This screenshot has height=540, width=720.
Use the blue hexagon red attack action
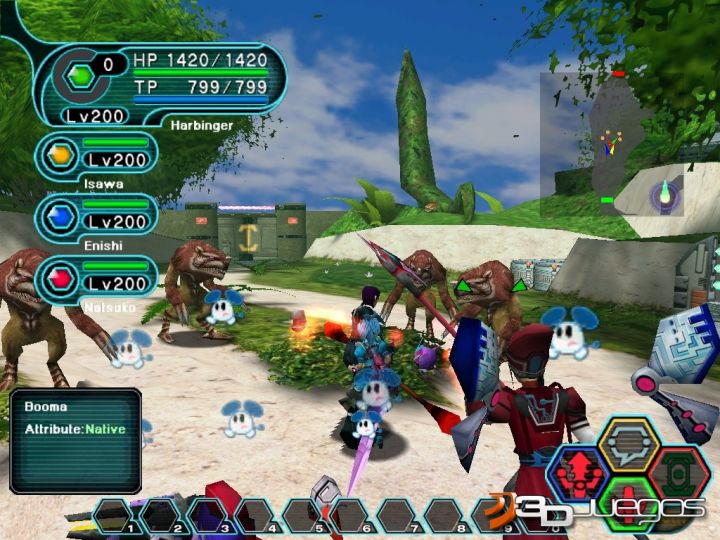click(580, 470)
